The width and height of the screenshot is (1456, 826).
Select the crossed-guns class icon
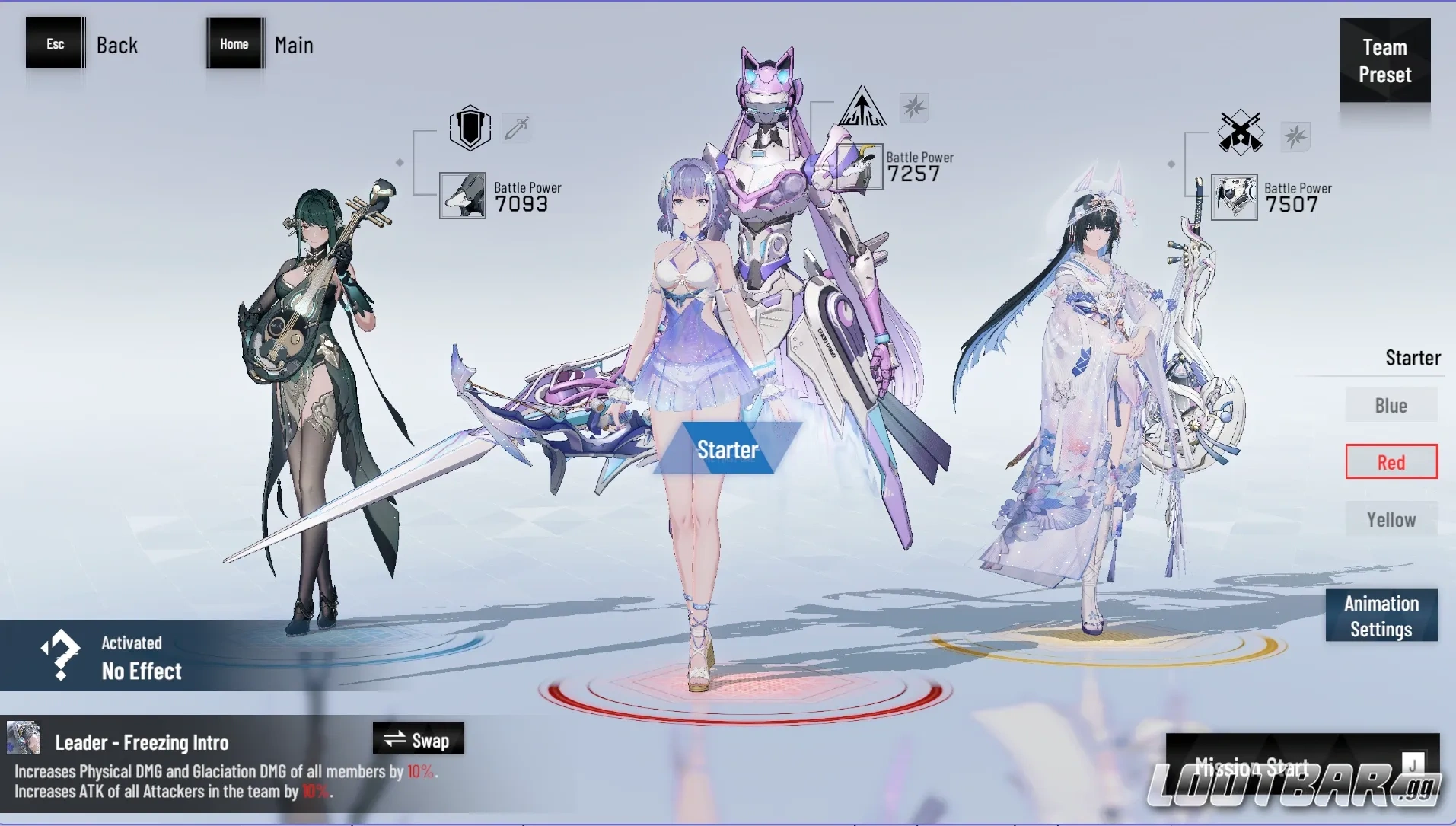pyautogui.click(x=1239, y=132)
